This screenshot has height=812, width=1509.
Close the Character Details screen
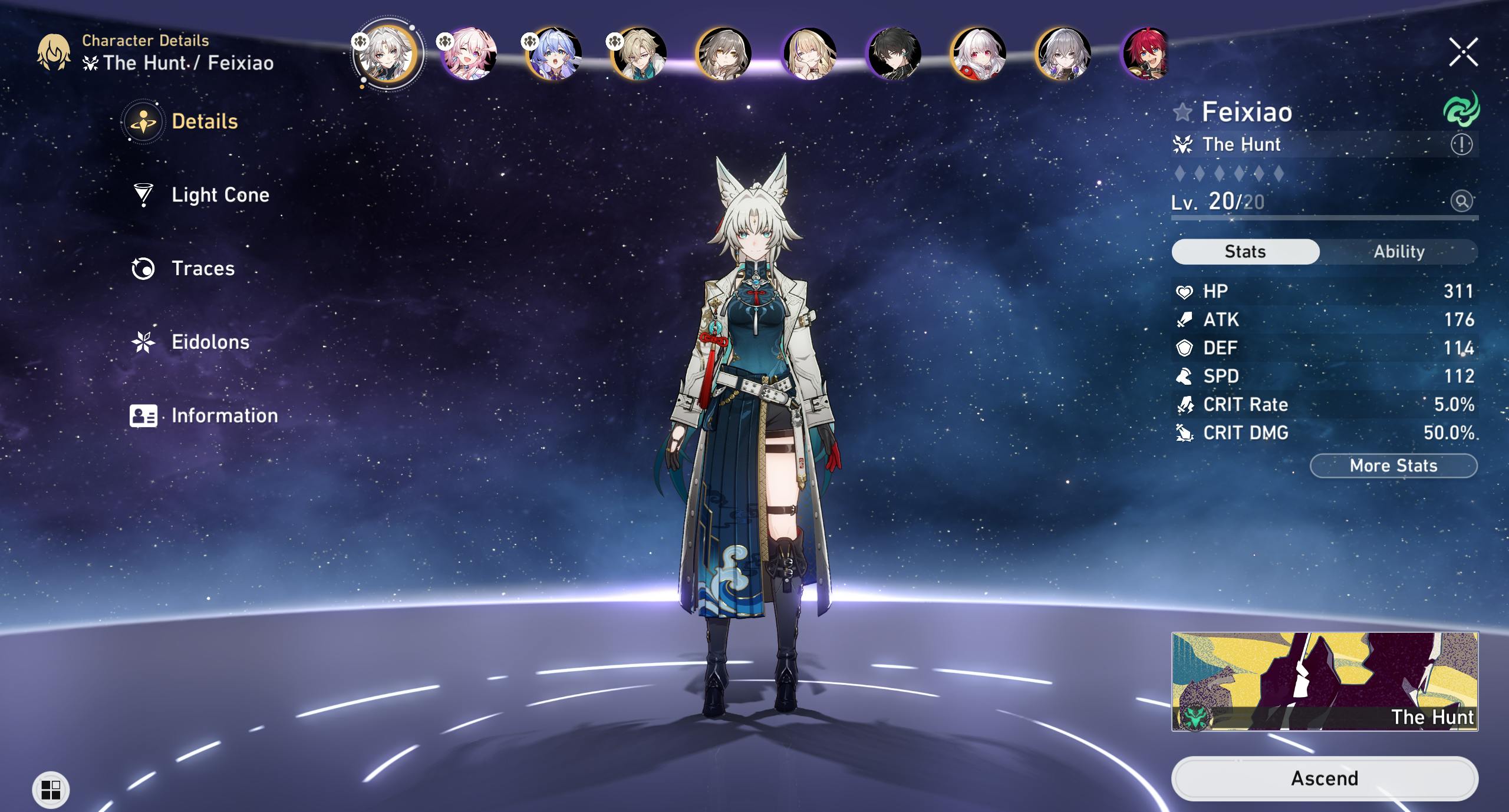1463,52
